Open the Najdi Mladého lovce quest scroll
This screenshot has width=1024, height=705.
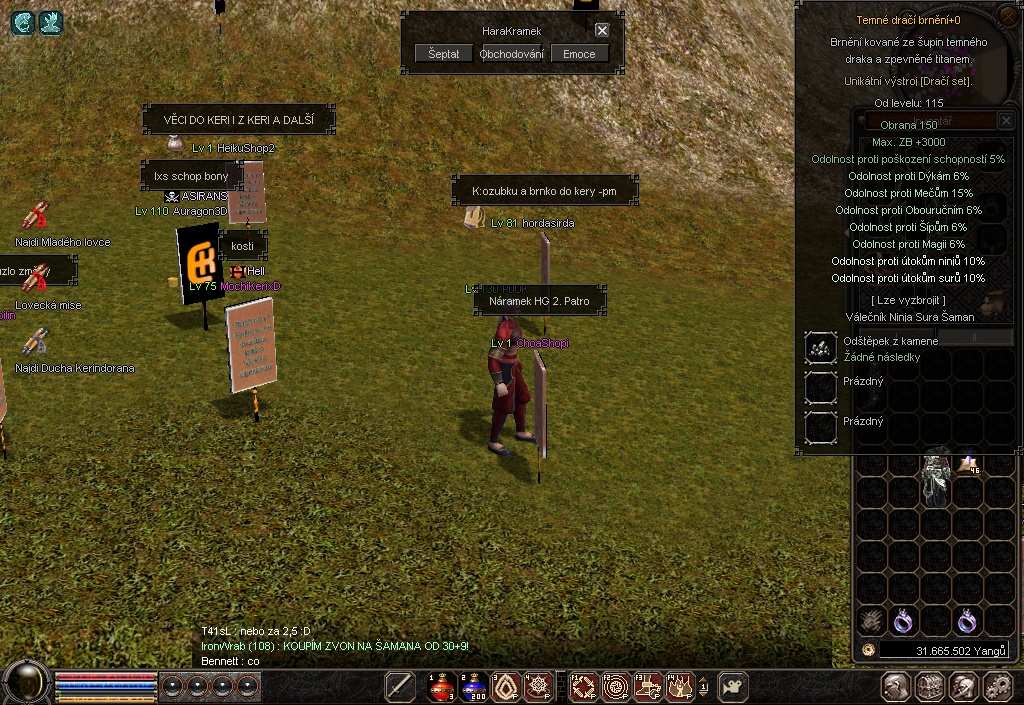pyautogui.click(x=36, y=217)
